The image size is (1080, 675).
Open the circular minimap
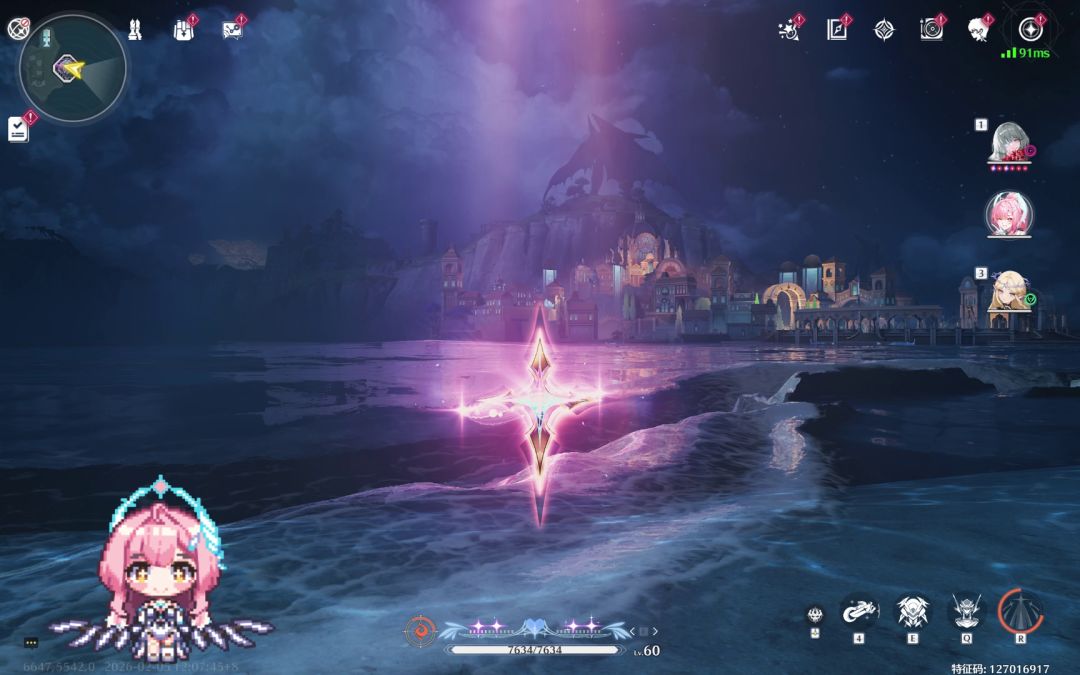[73, 69]
